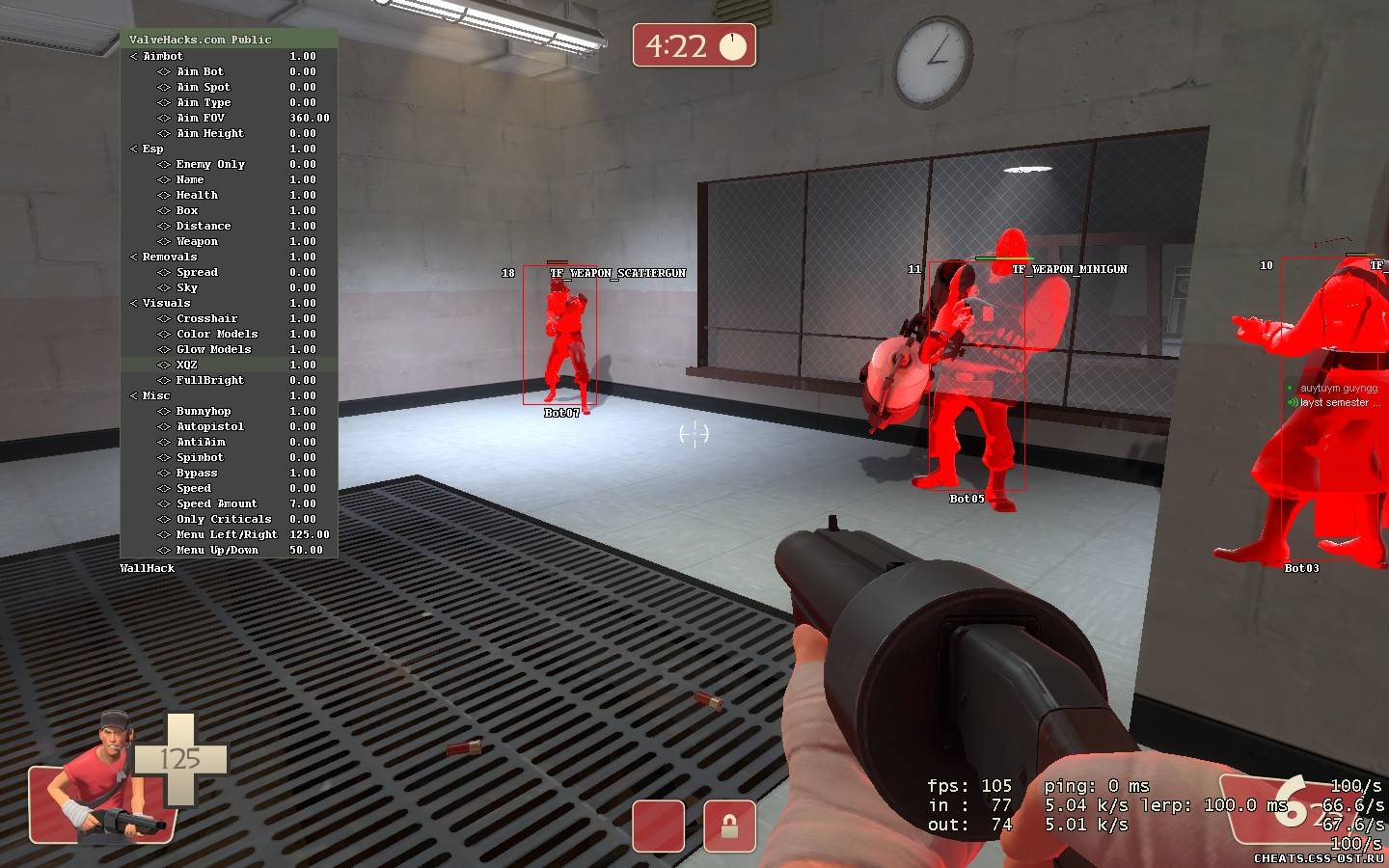Toggle the Only Criticals option
This screenshot has width=1389, height=868.
224,519
